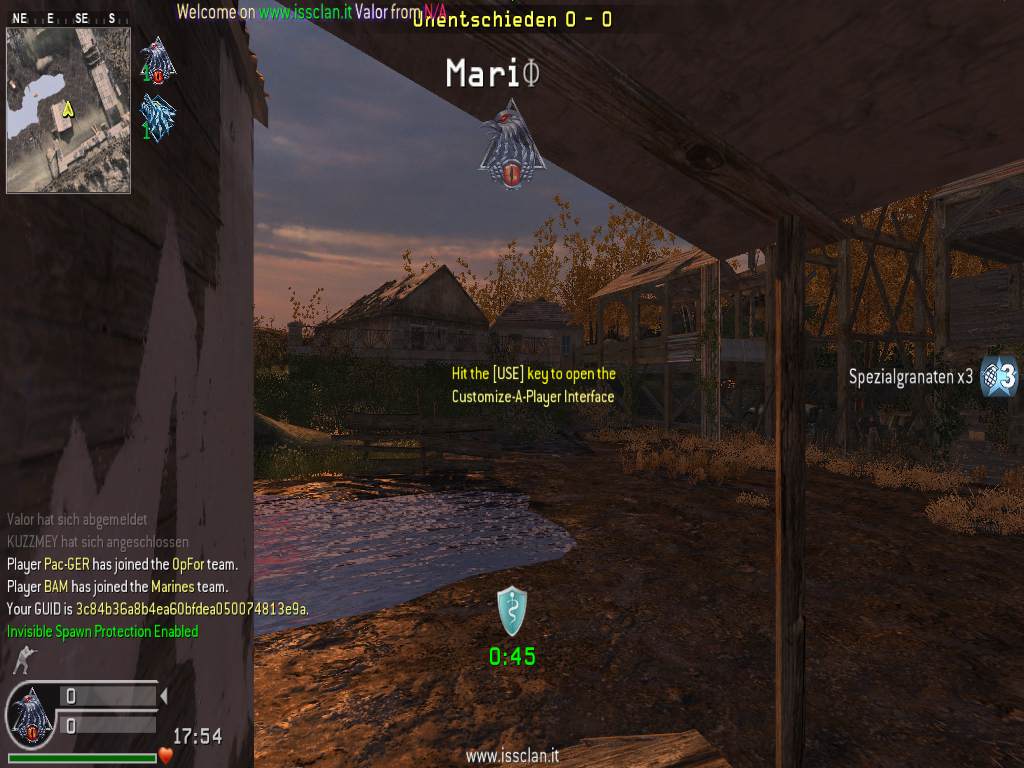Click the standing soldier stance icon
The image size is (1024, 768).
pos(22,660)
